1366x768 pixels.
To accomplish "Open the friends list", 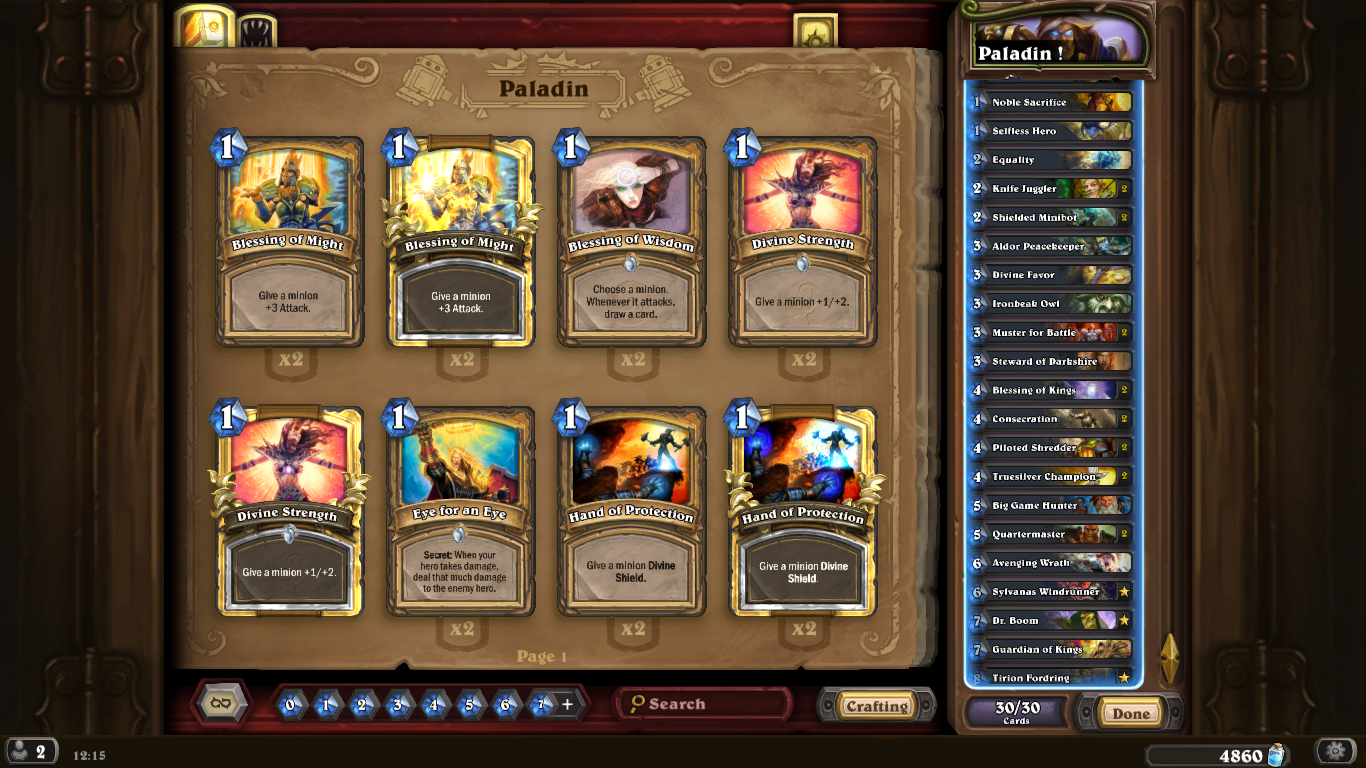I will point(30,752).
